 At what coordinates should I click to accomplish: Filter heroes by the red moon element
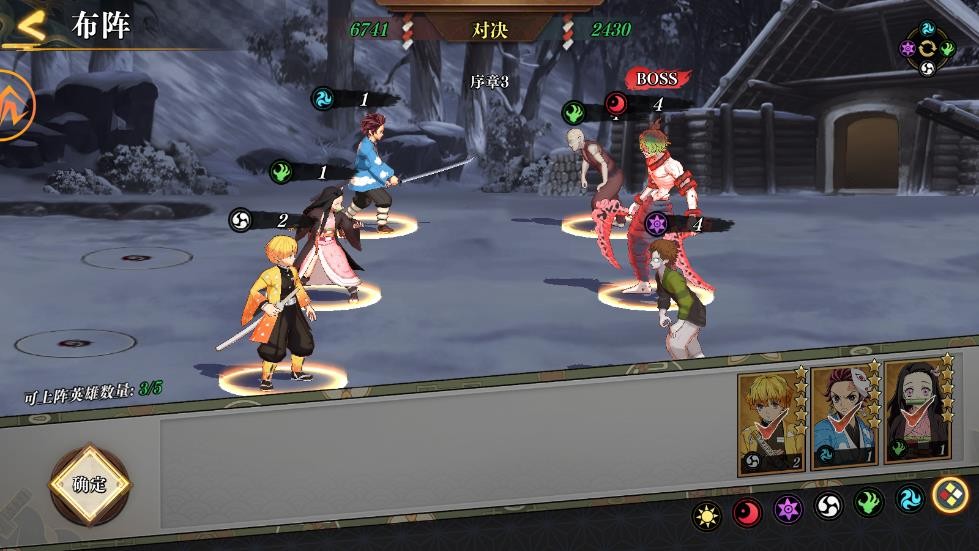[748, 514]
